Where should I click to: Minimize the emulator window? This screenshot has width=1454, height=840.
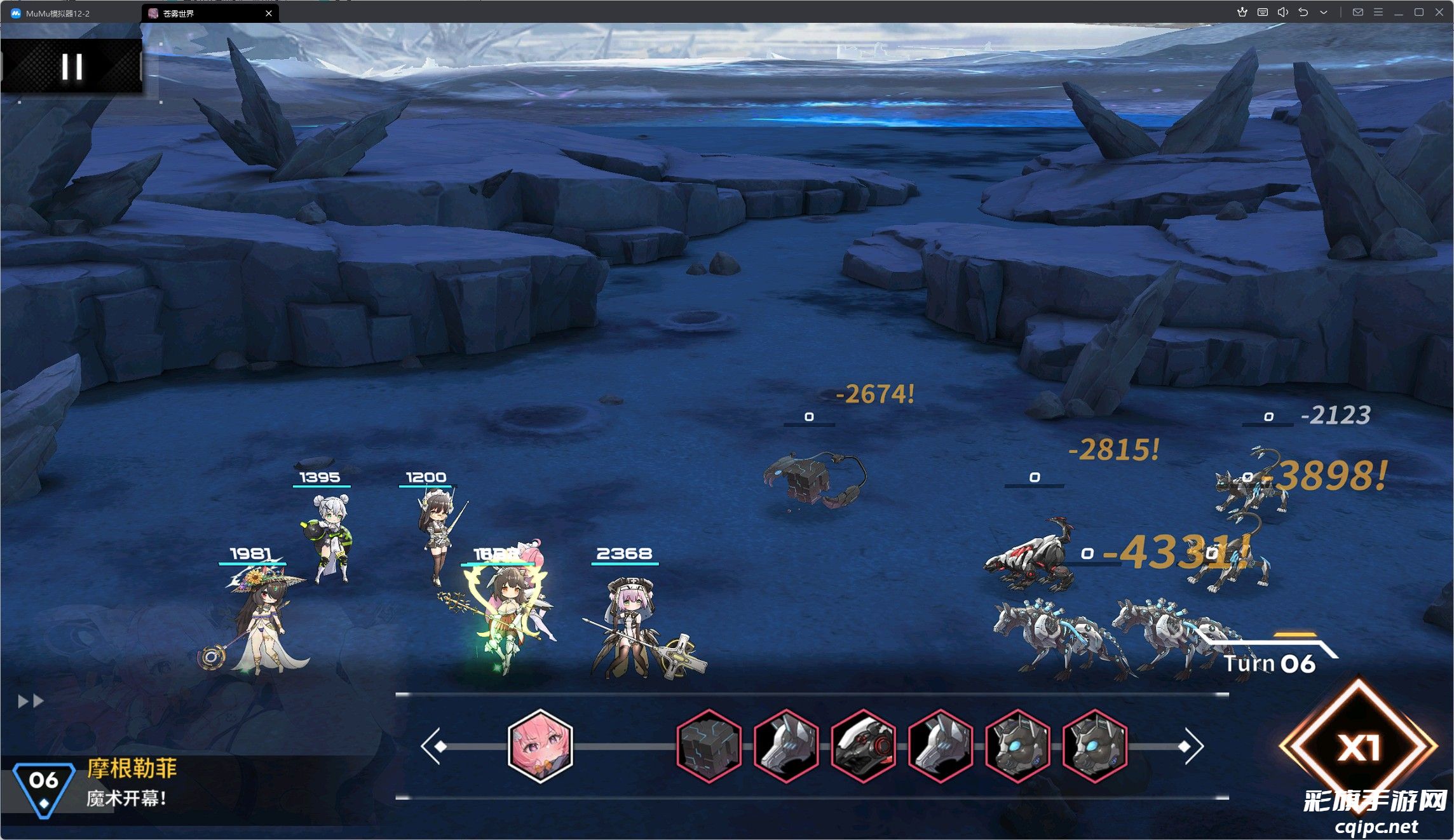[1399, 13]
